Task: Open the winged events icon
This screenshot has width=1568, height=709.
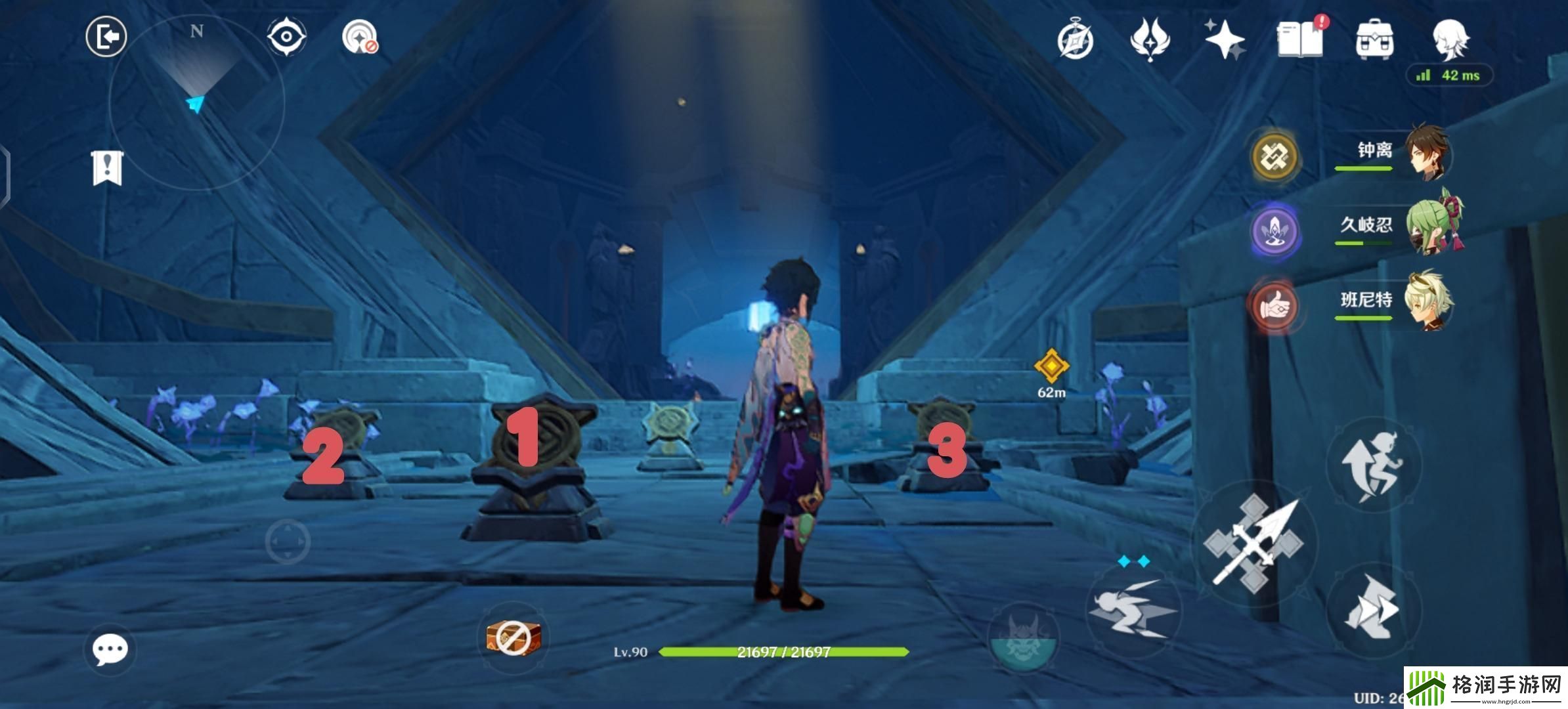Action: (x=1150, y=39)
